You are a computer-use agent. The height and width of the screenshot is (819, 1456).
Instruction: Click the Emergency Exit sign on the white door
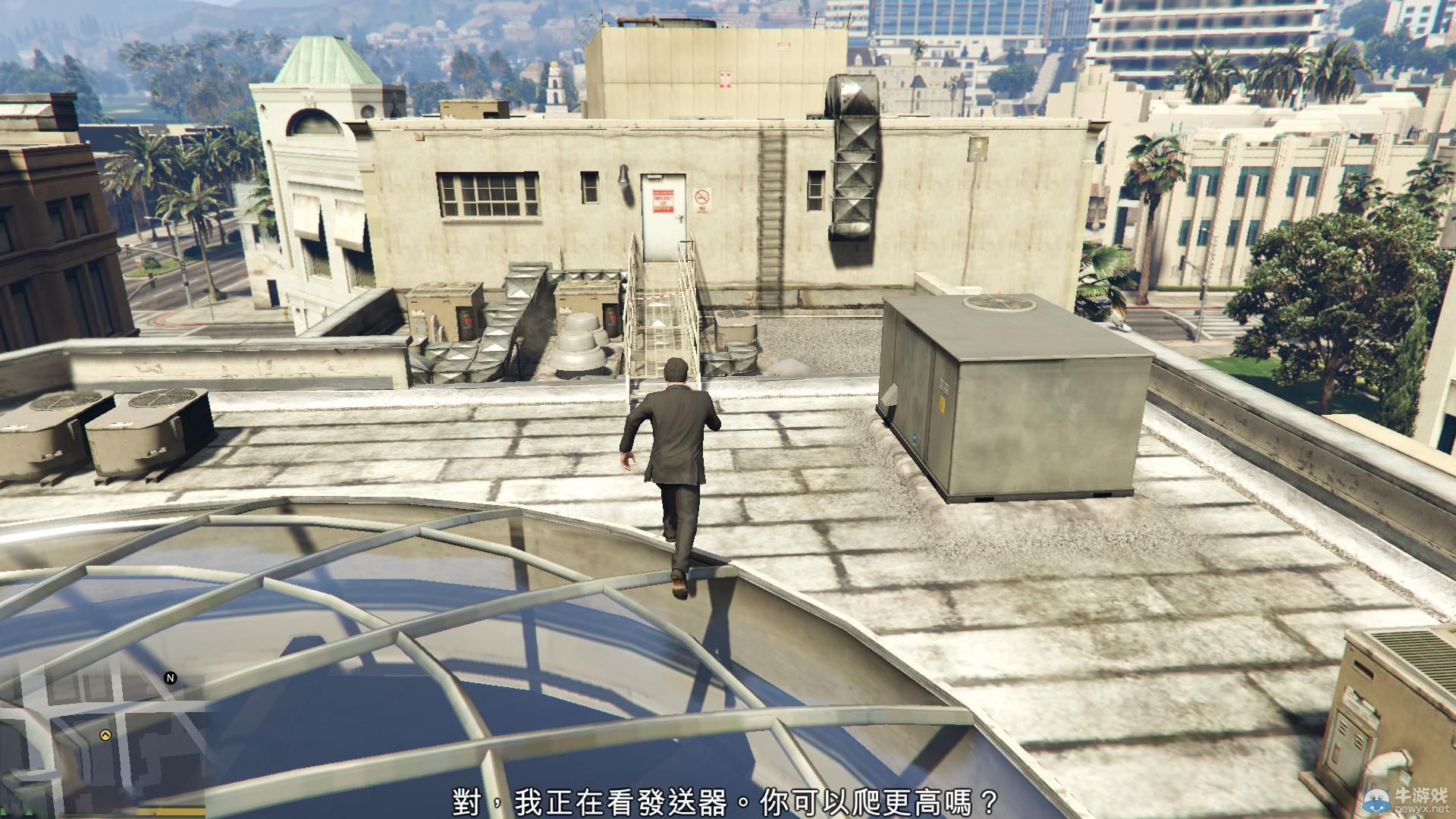[x=663, y=201]
